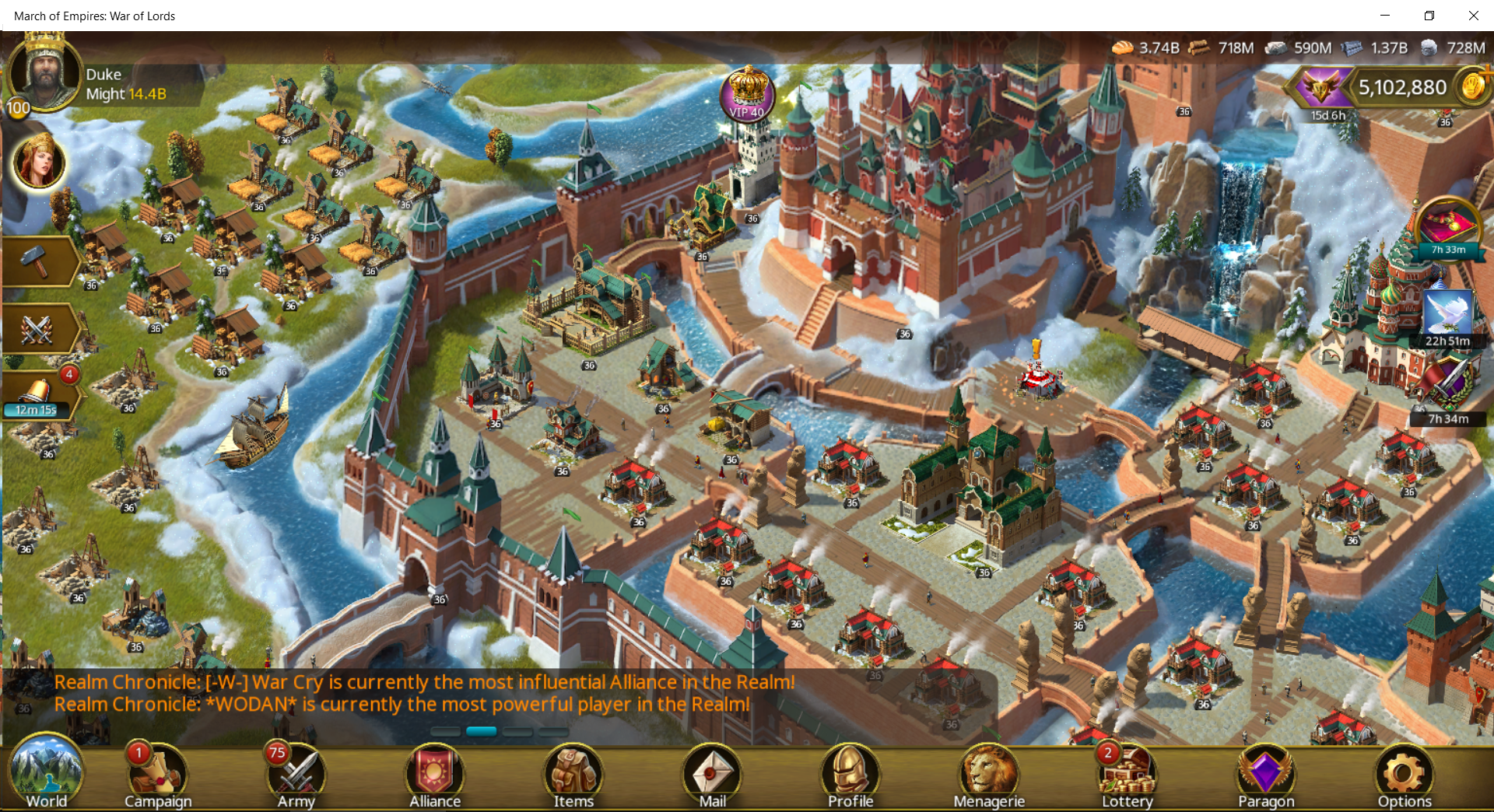The height and width of the screenshot is (812, 1494).
Task: Open the Campaign menu
Action: [x=158, y=776]
